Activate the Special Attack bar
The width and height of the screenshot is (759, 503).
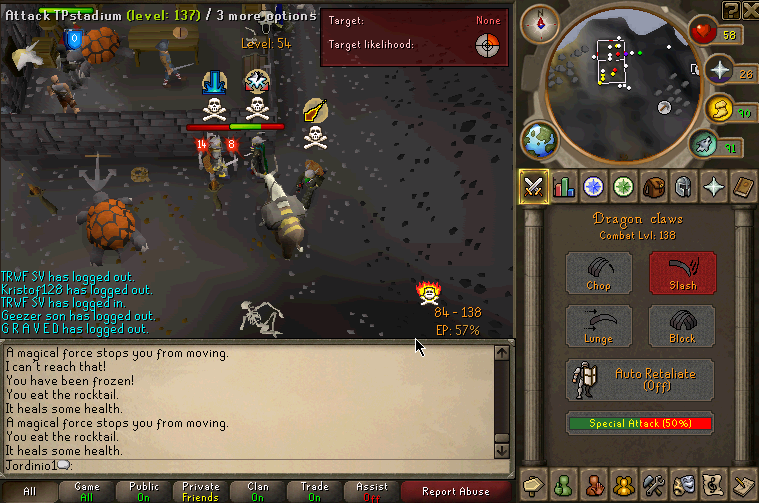(640, 423)
